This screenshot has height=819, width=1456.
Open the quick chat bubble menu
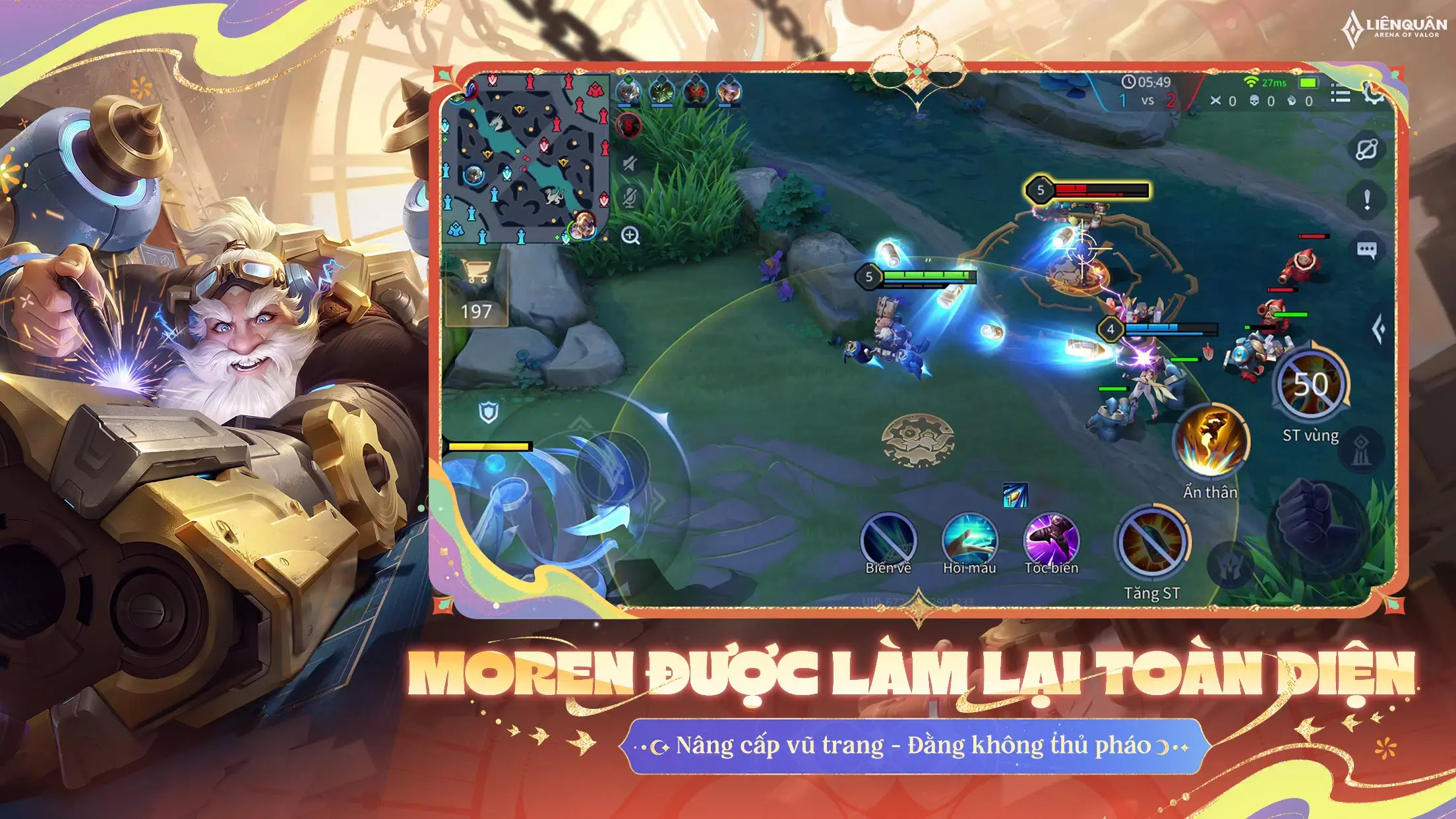(1368, 249)
